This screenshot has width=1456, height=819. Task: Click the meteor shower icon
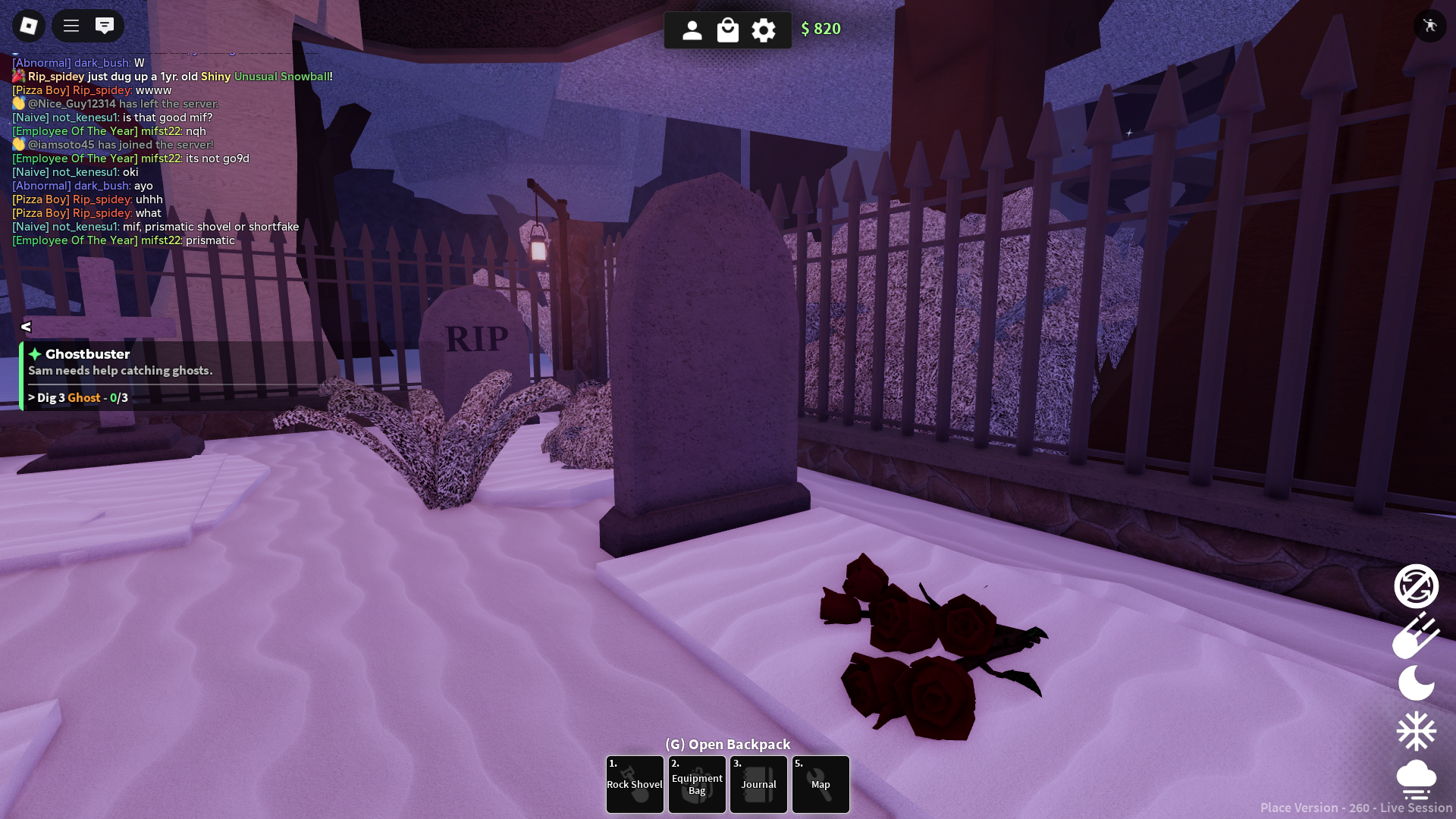[1416, 635]
